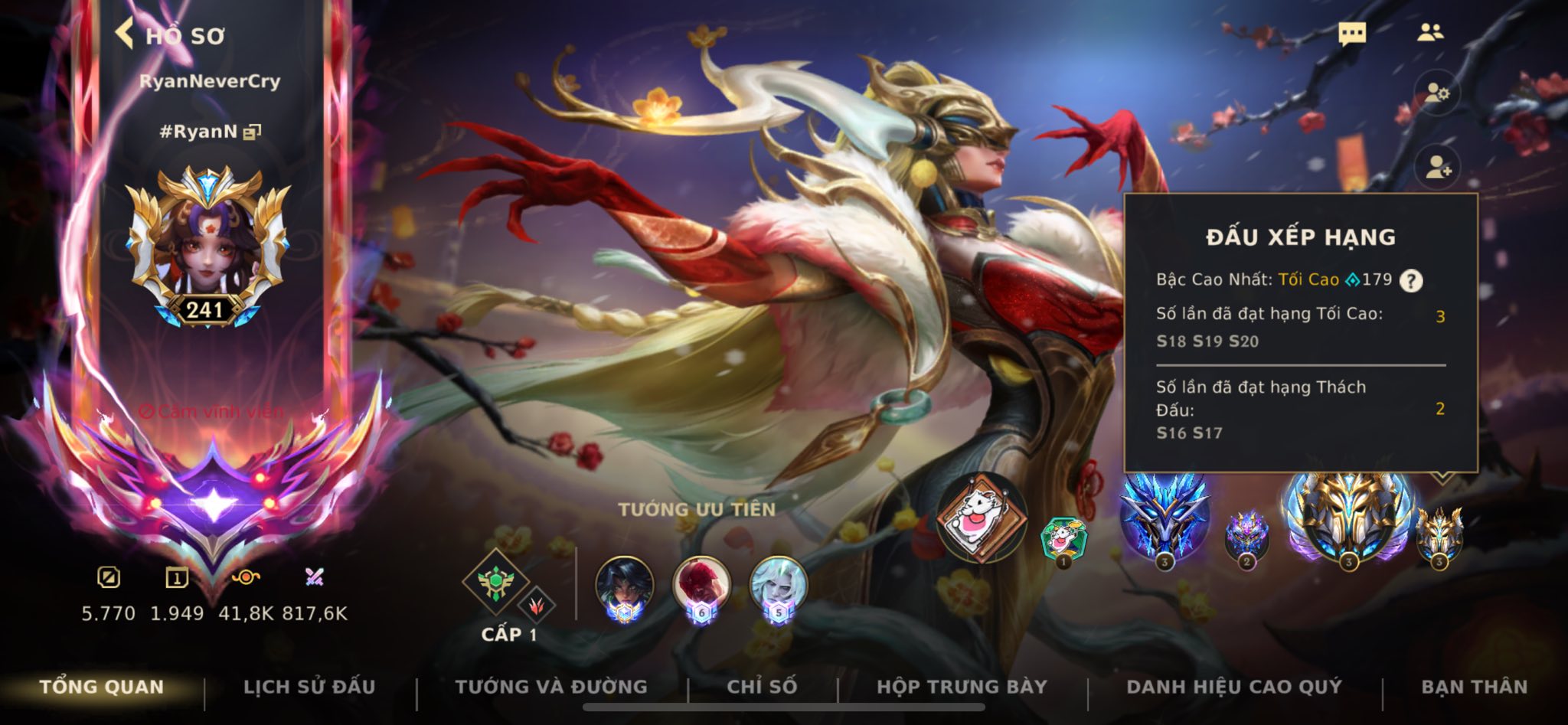The height and width of the screenshot is (725, 1568).
Task: Tap the level 241 player avatar
Action: pos(207,245)
